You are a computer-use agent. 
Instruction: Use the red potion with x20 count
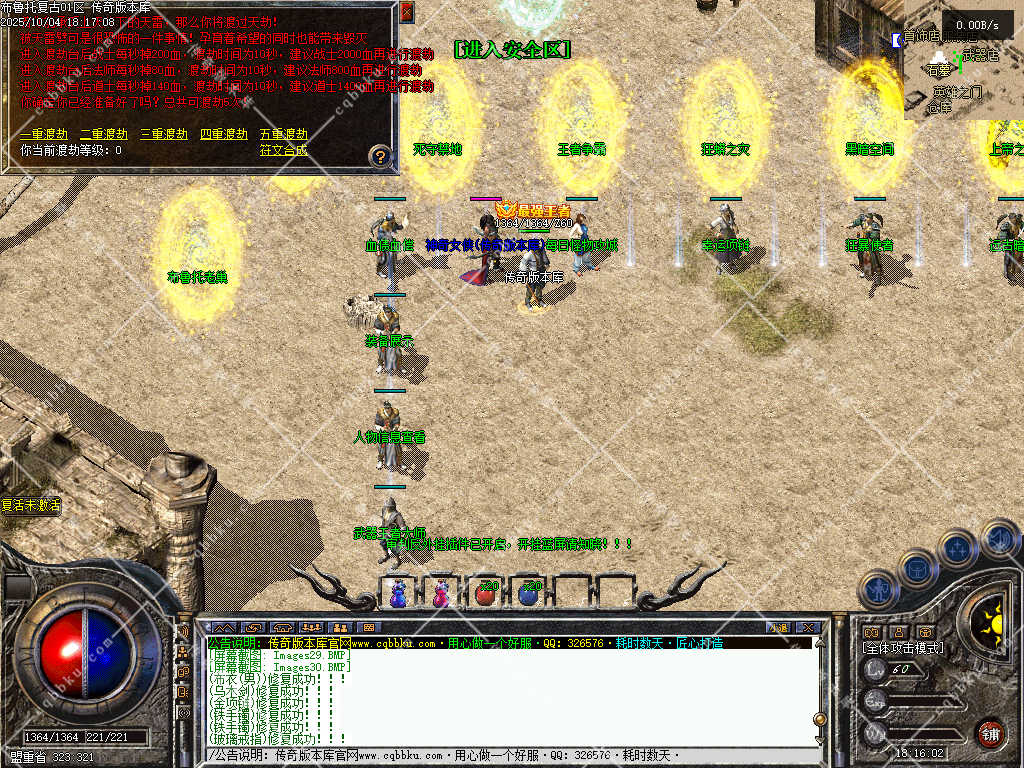(x=486, y=593)
